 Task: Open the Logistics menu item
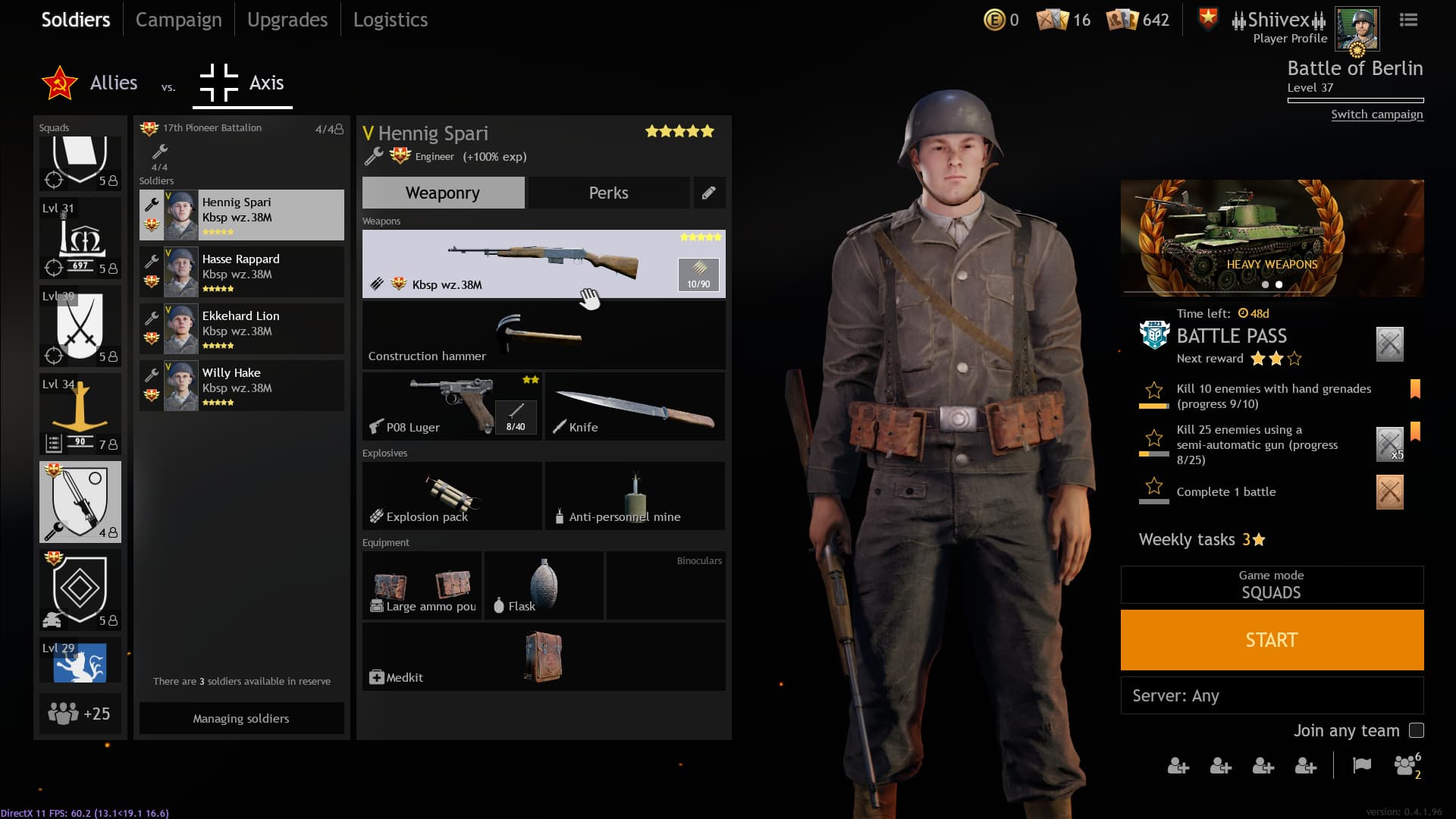point(390,20)
